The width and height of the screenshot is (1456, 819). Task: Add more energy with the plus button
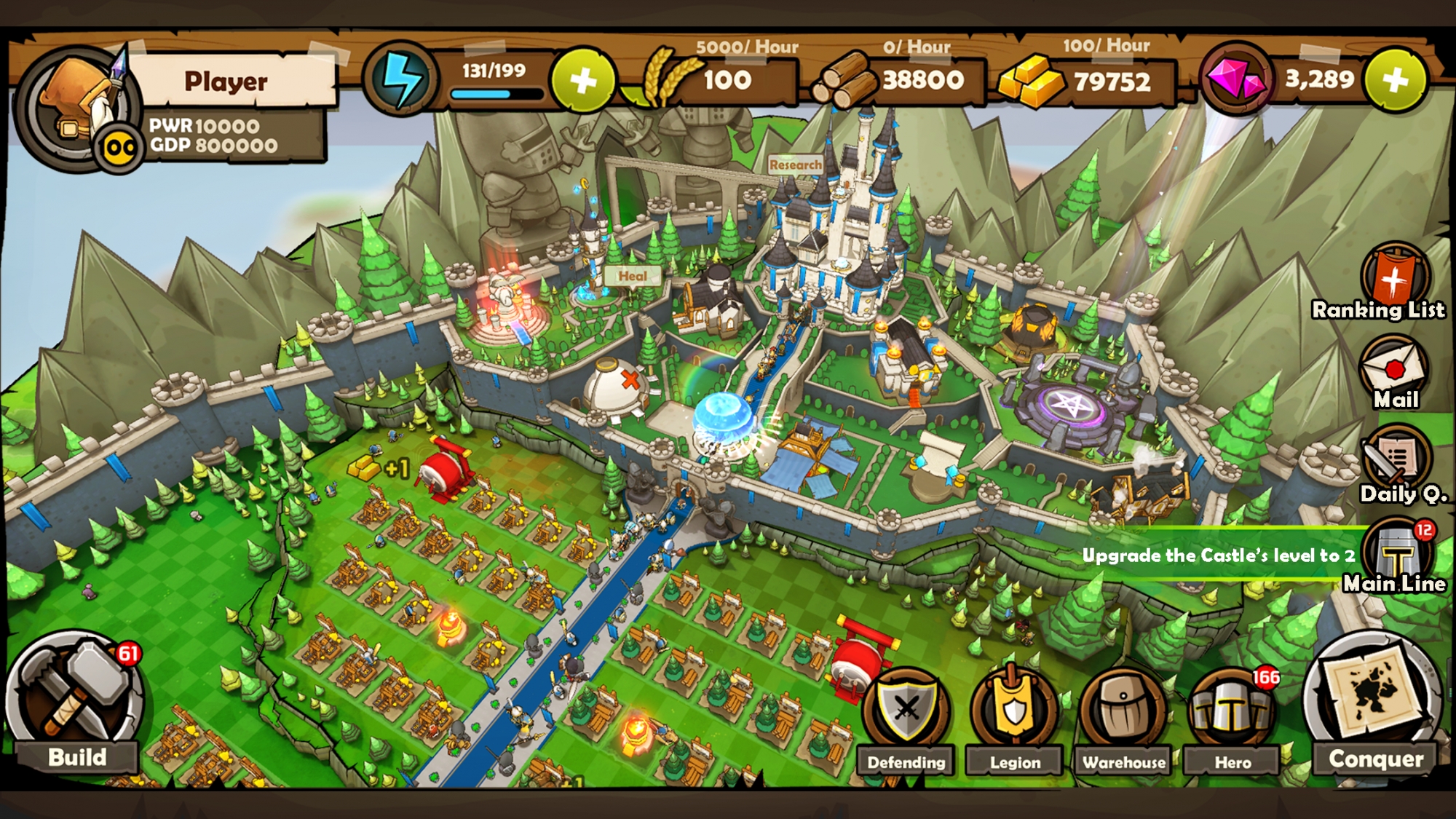pos(582,80)
